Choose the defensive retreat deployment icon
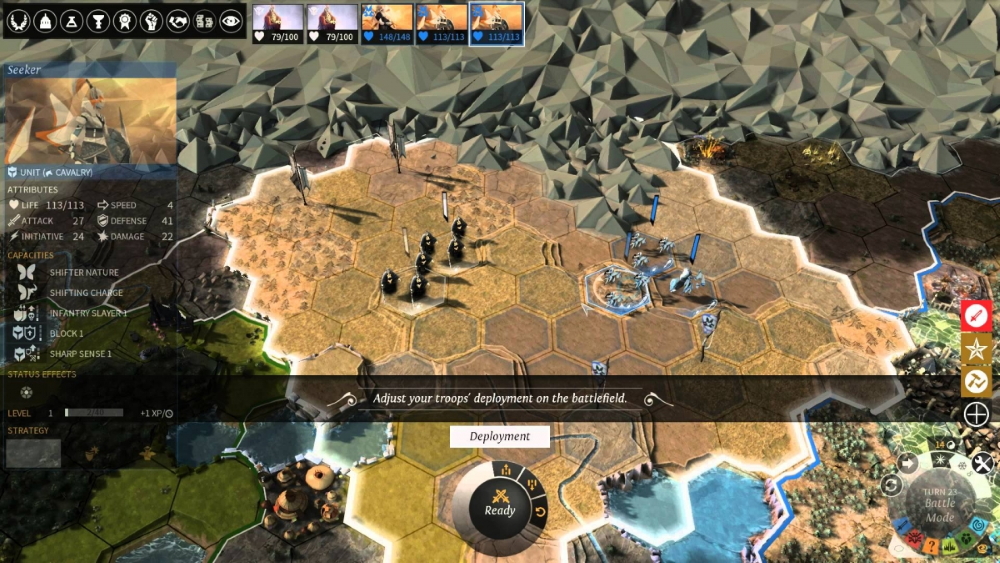Screen dimensions: 1000x563 click(531, 486)
